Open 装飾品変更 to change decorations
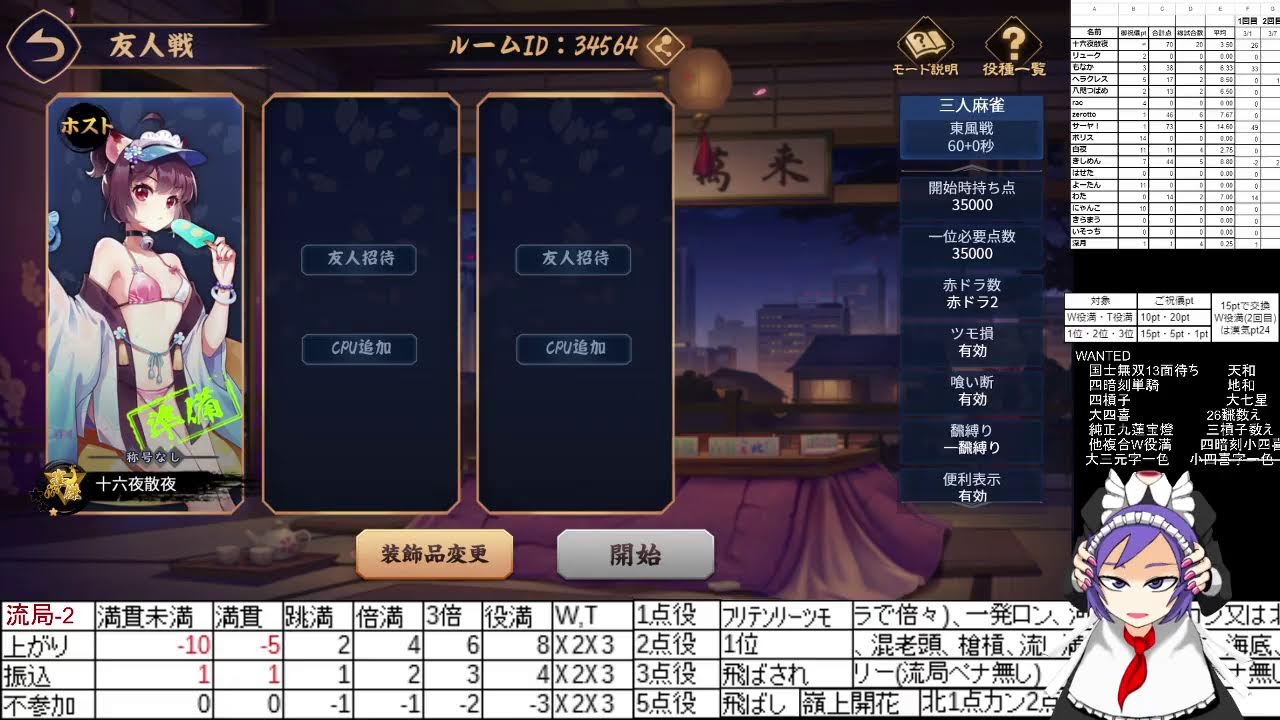Image resolution: width=1280 pixels, height=720 pixels. [434, 555]
